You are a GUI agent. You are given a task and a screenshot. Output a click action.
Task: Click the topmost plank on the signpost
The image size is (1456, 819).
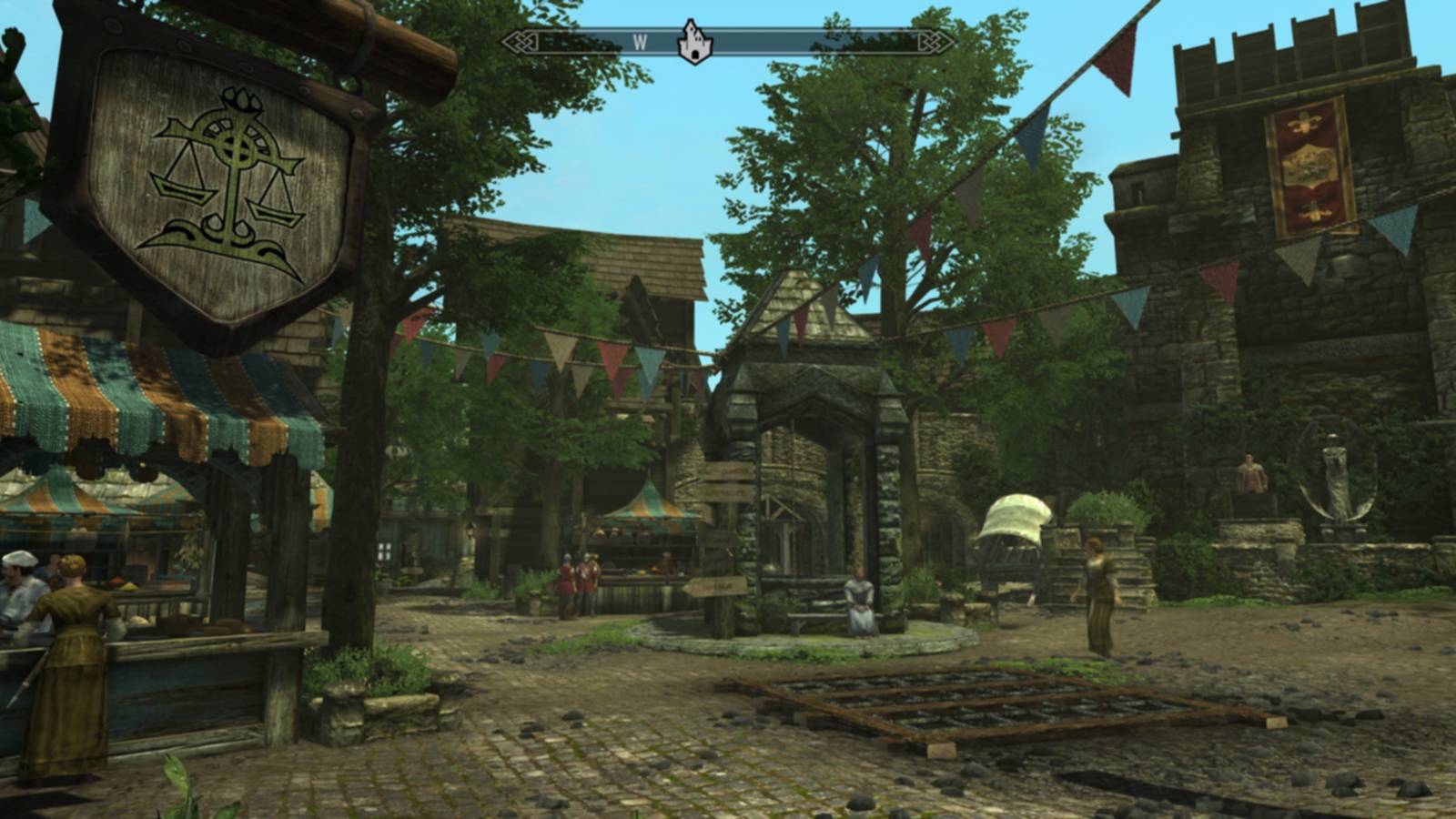coord(728,471)
